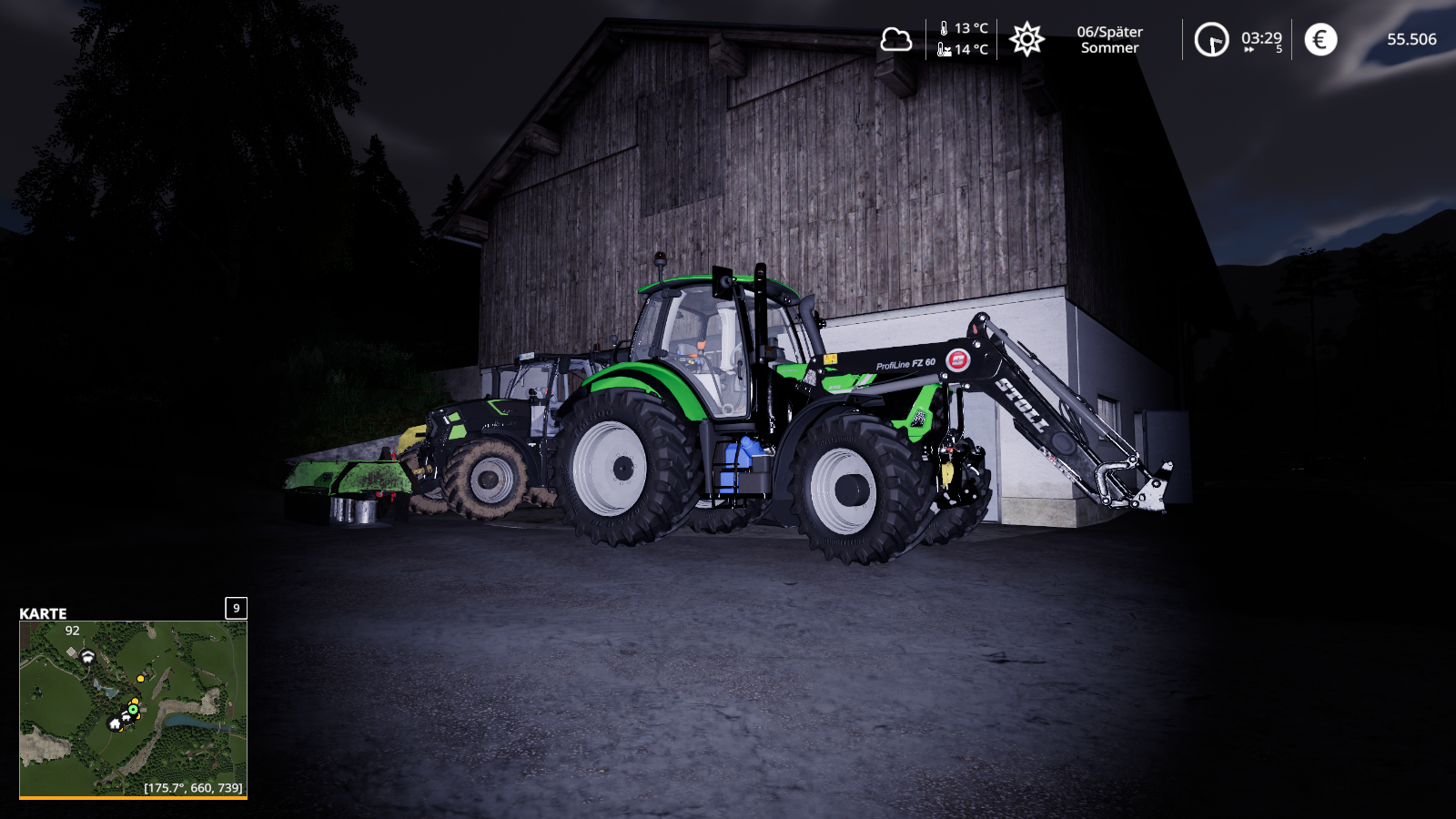The height and width of the screenshot is (819, 1456).
Task: Click the euro money icon
Action: [1320, 39]
